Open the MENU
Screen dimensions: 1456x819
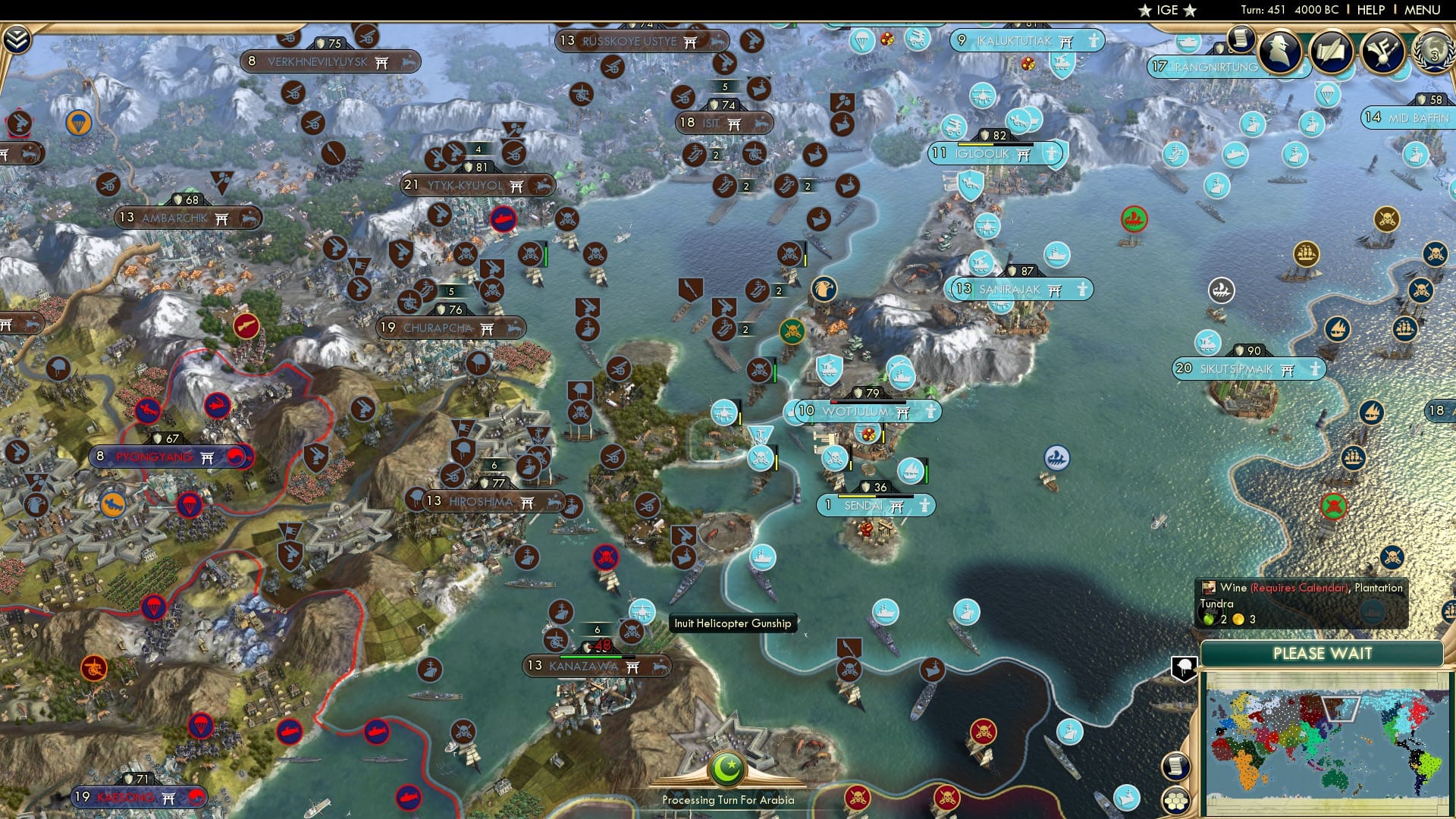click(x=1425, y=9)
